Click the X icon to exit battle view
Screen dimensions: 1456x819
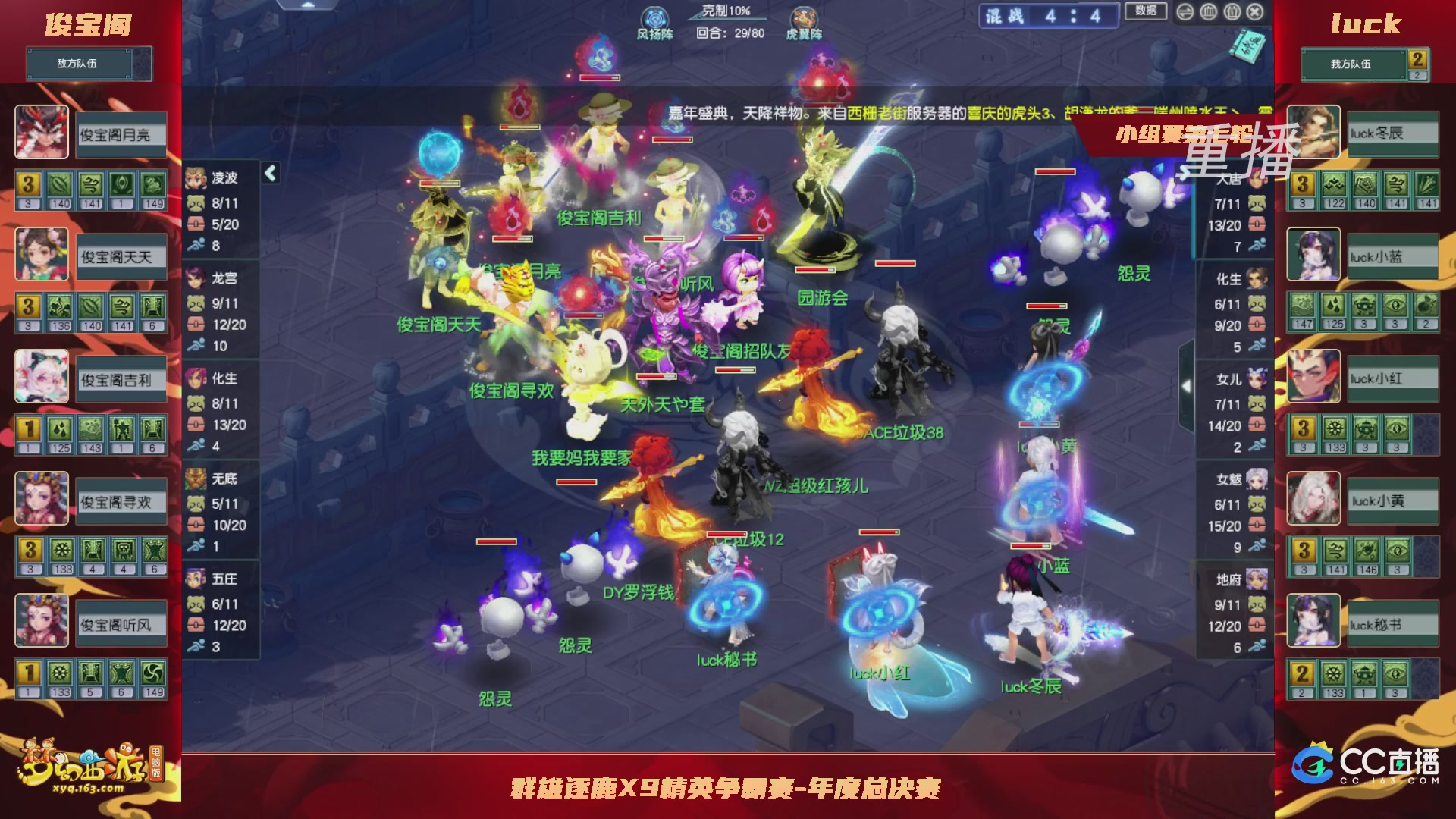pos(1254,11)
